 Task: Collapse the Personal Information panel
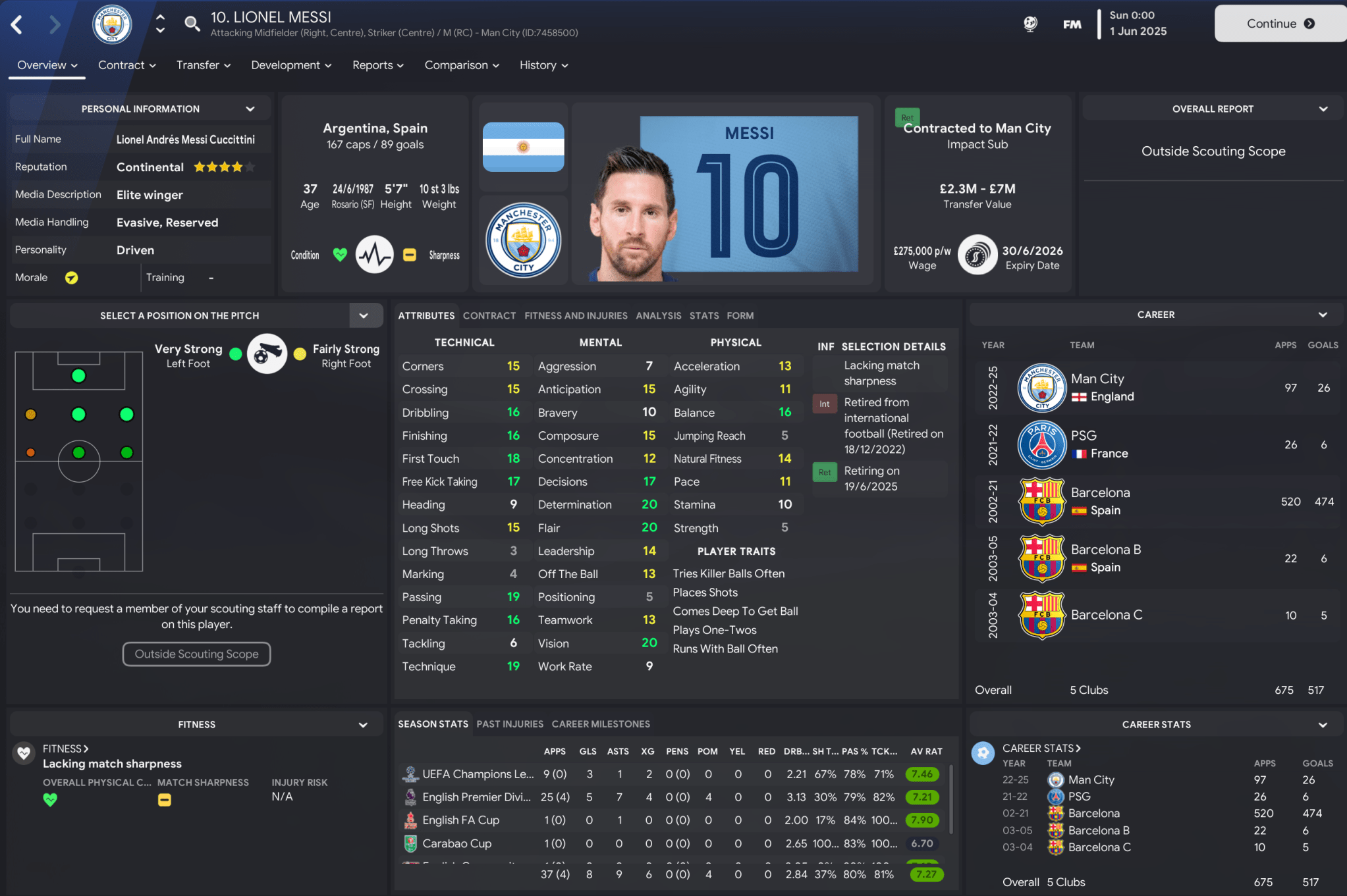coord(250,108)
